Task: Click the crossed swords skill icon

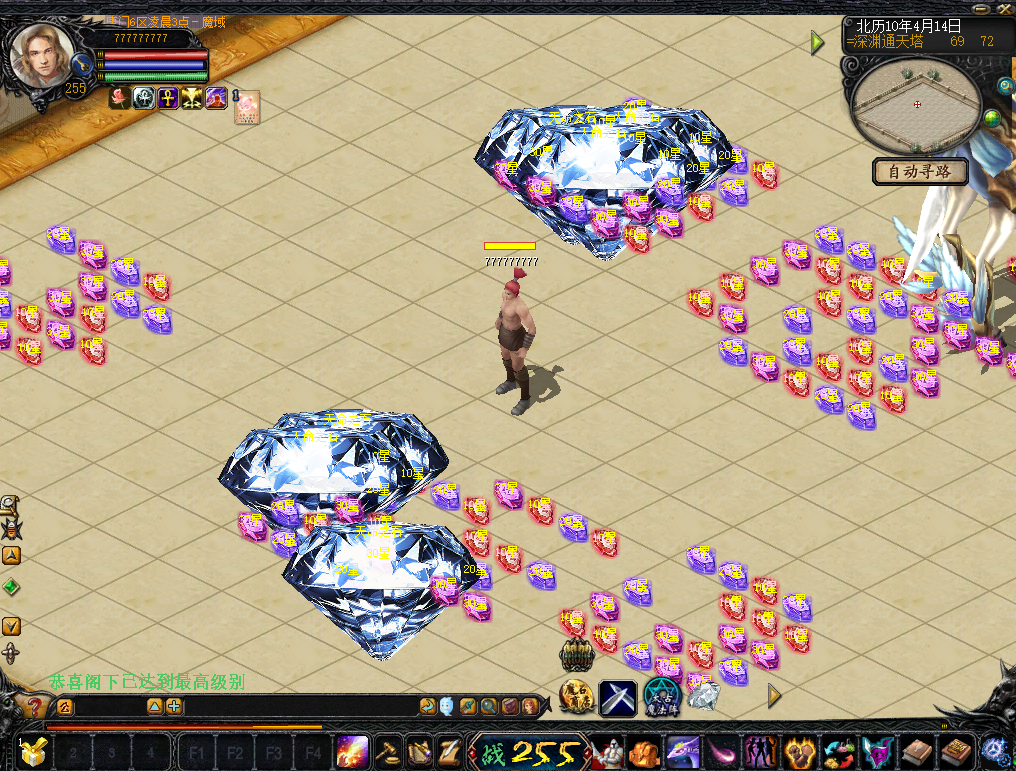Action: click(618, 697)
